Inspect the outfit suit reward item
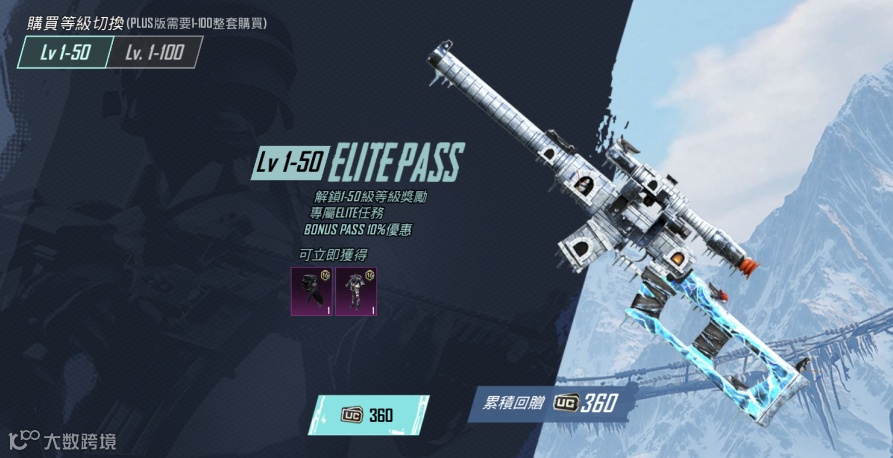893x458 pixels. click(355, 291)
